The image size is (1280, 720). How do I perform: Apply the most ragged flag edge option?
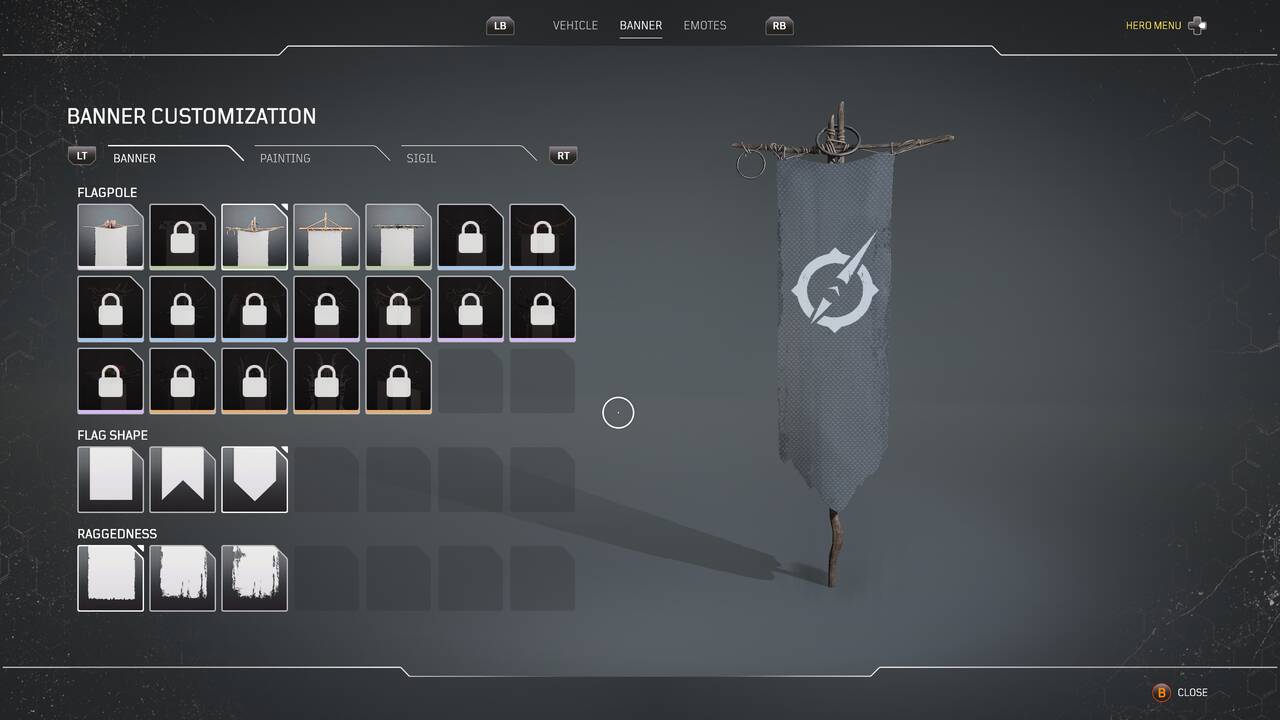pyautogui.click(x=254, y=578)
